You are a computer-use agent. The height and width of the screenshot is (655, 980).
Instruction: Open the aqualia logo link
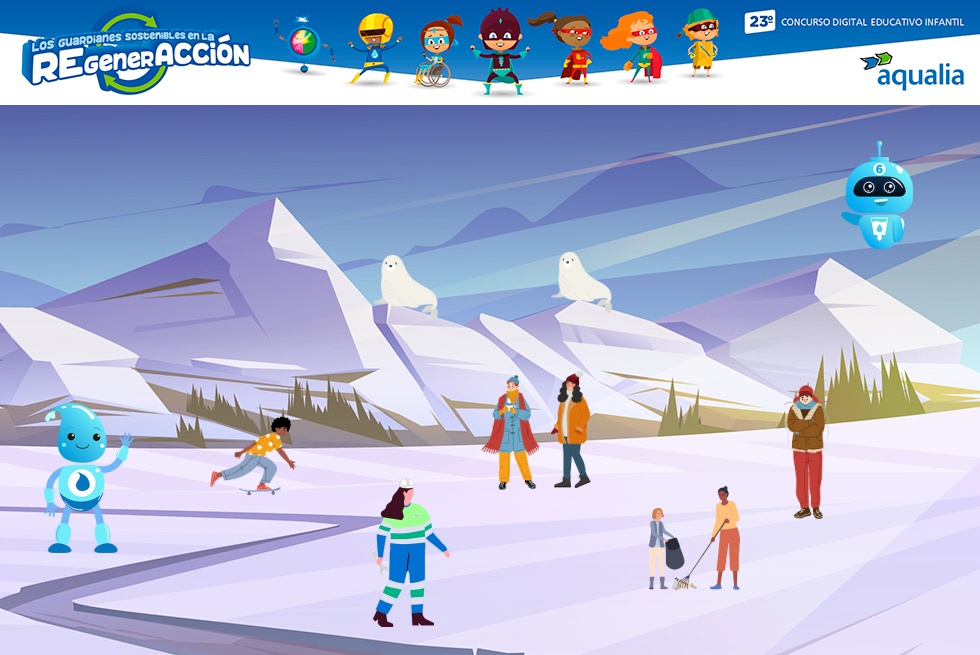click(912, 70)
